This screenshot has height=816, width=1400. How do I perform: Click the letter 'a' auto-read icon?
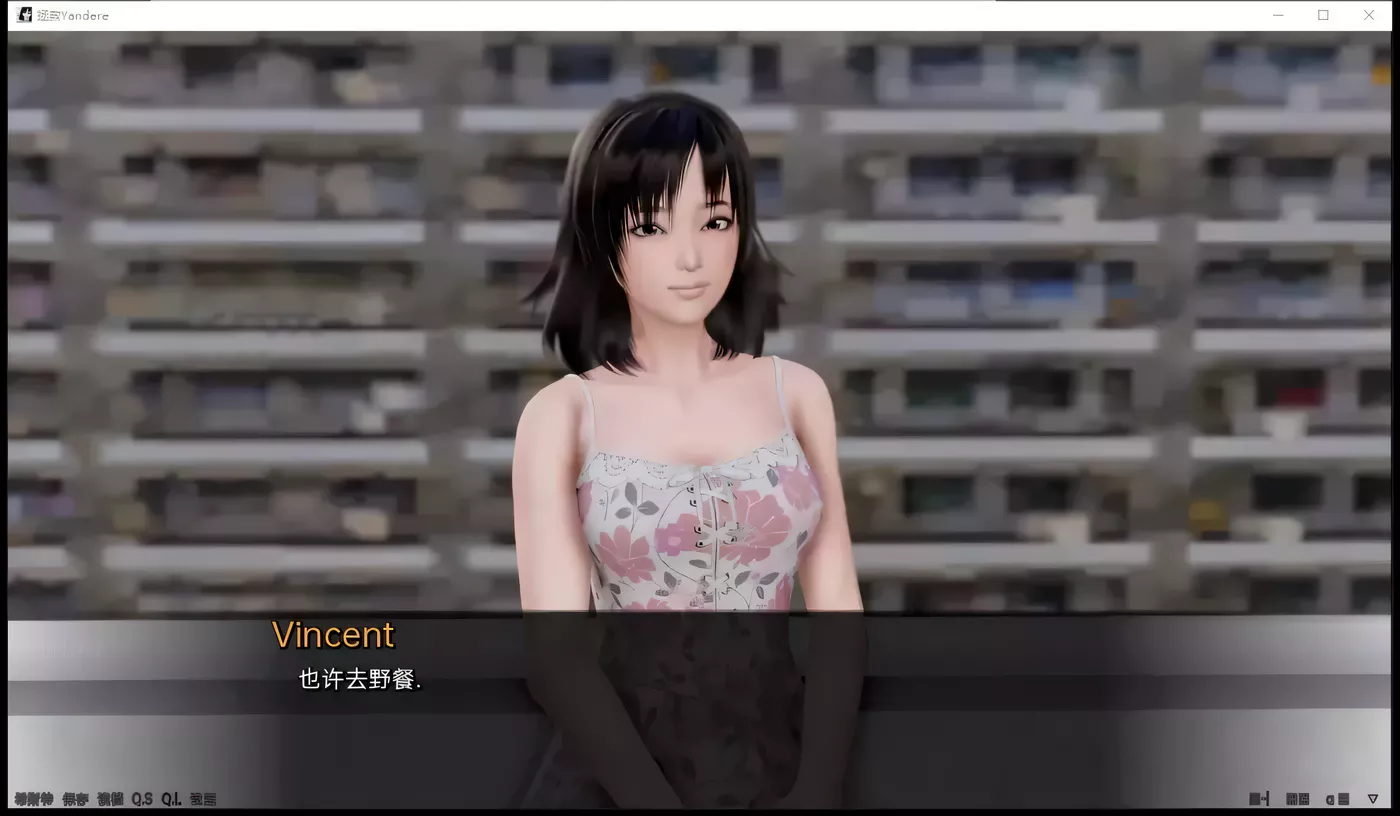(1329, 798)
